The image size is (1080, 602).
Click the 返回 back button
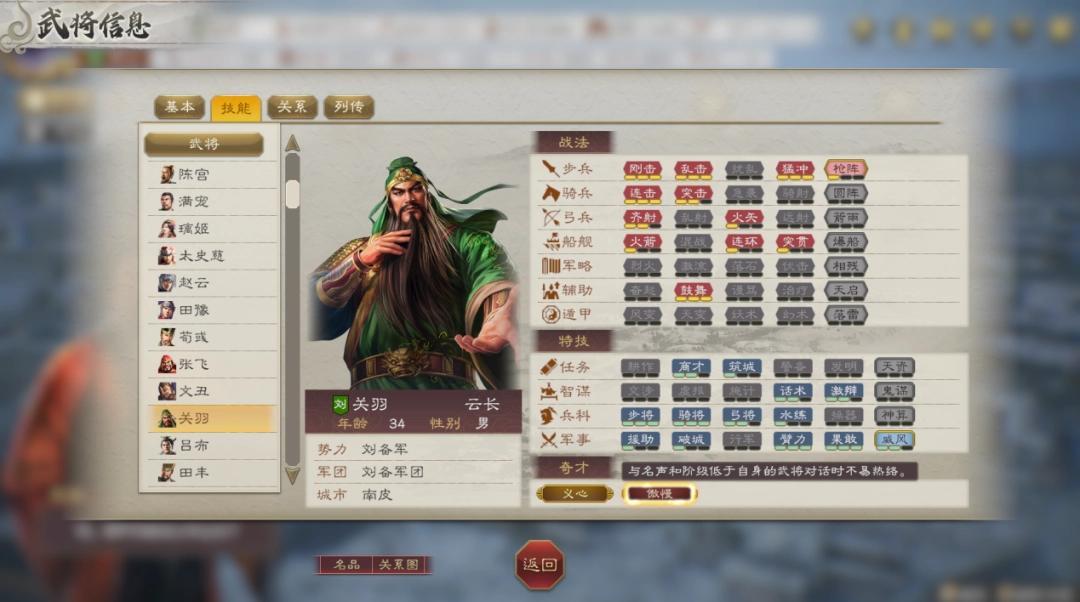coord(539,565)
